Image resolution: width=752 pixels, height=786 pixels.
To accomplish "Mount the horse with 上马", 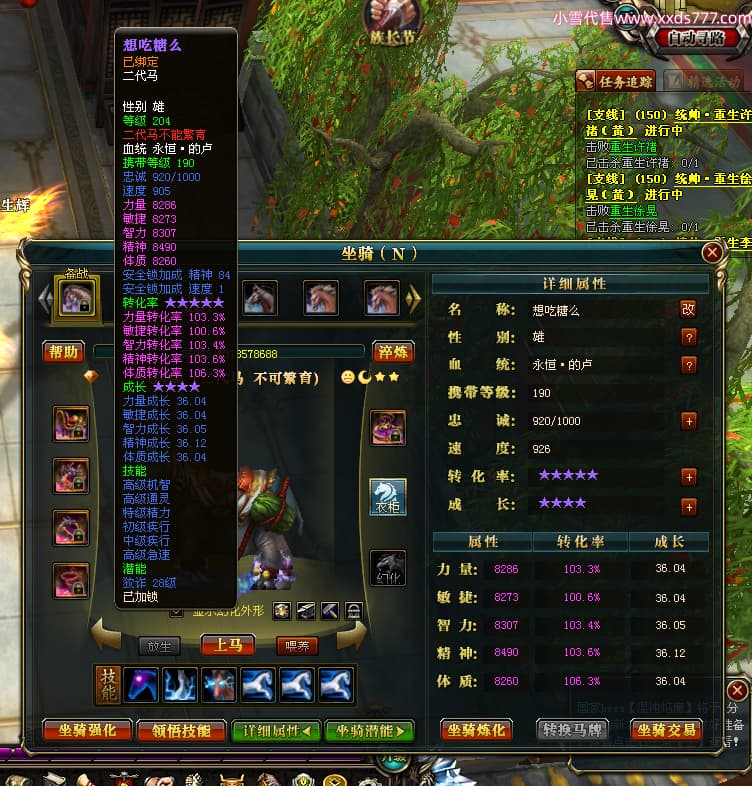I will tap(227, 645).
